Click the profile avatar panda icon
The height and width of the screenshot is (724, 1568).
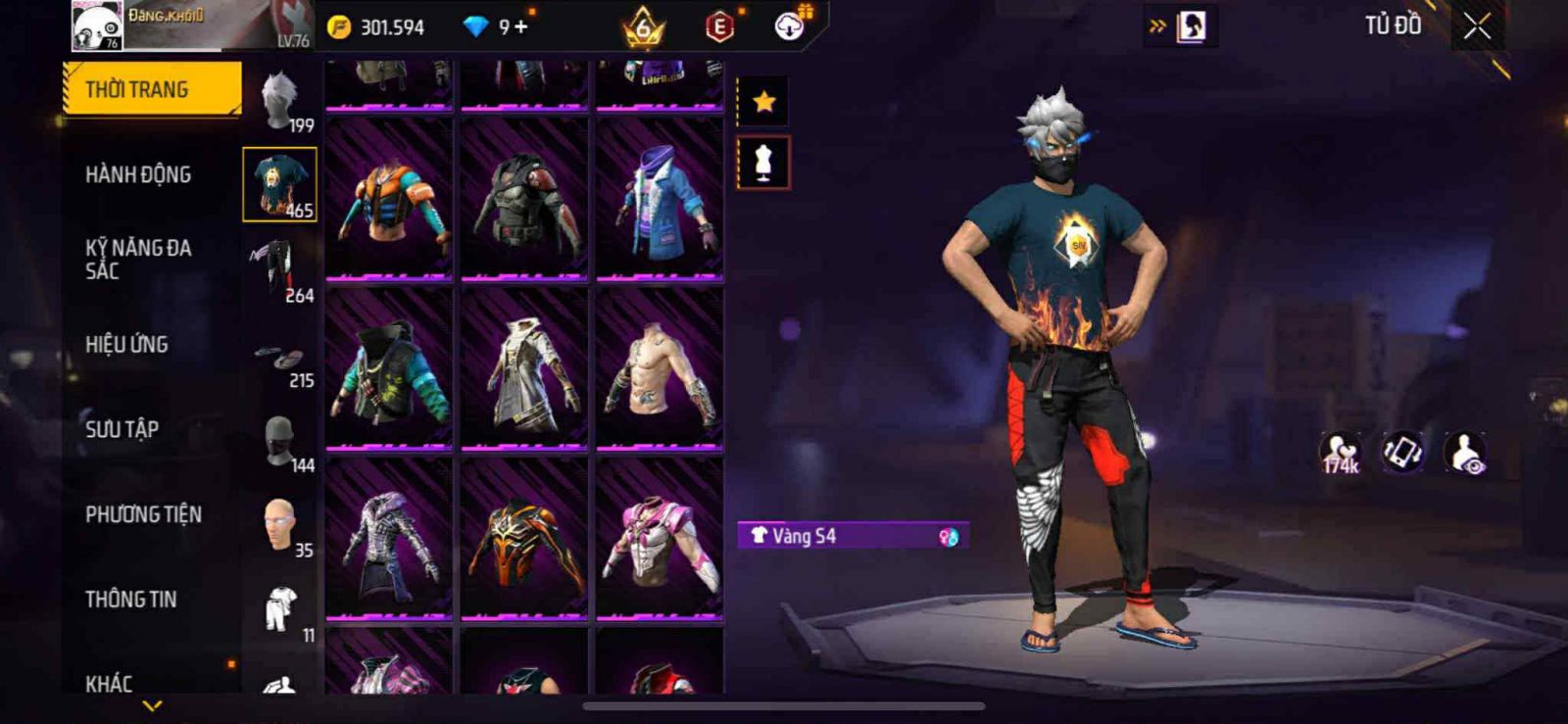coord(97,26)
